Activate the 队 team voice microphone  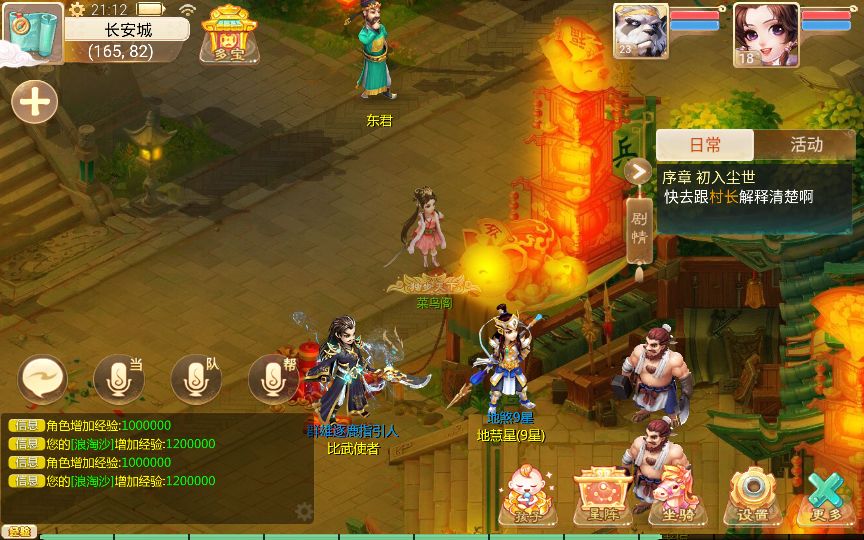195,378
